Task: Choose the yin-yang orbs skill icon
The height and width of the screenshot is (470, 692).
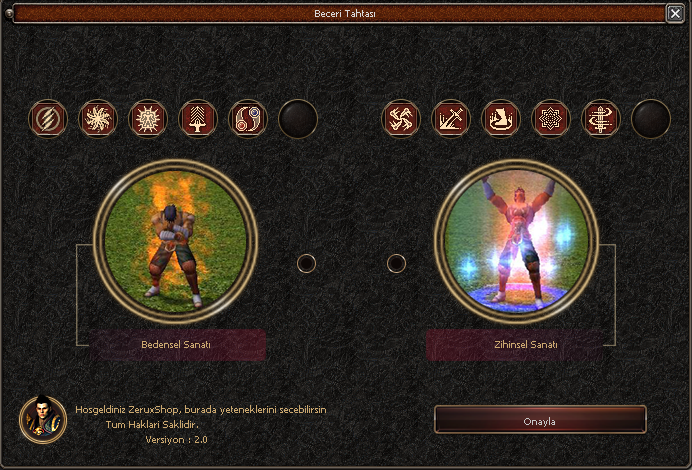Action: pyautogui.click(x=248, y=119)
